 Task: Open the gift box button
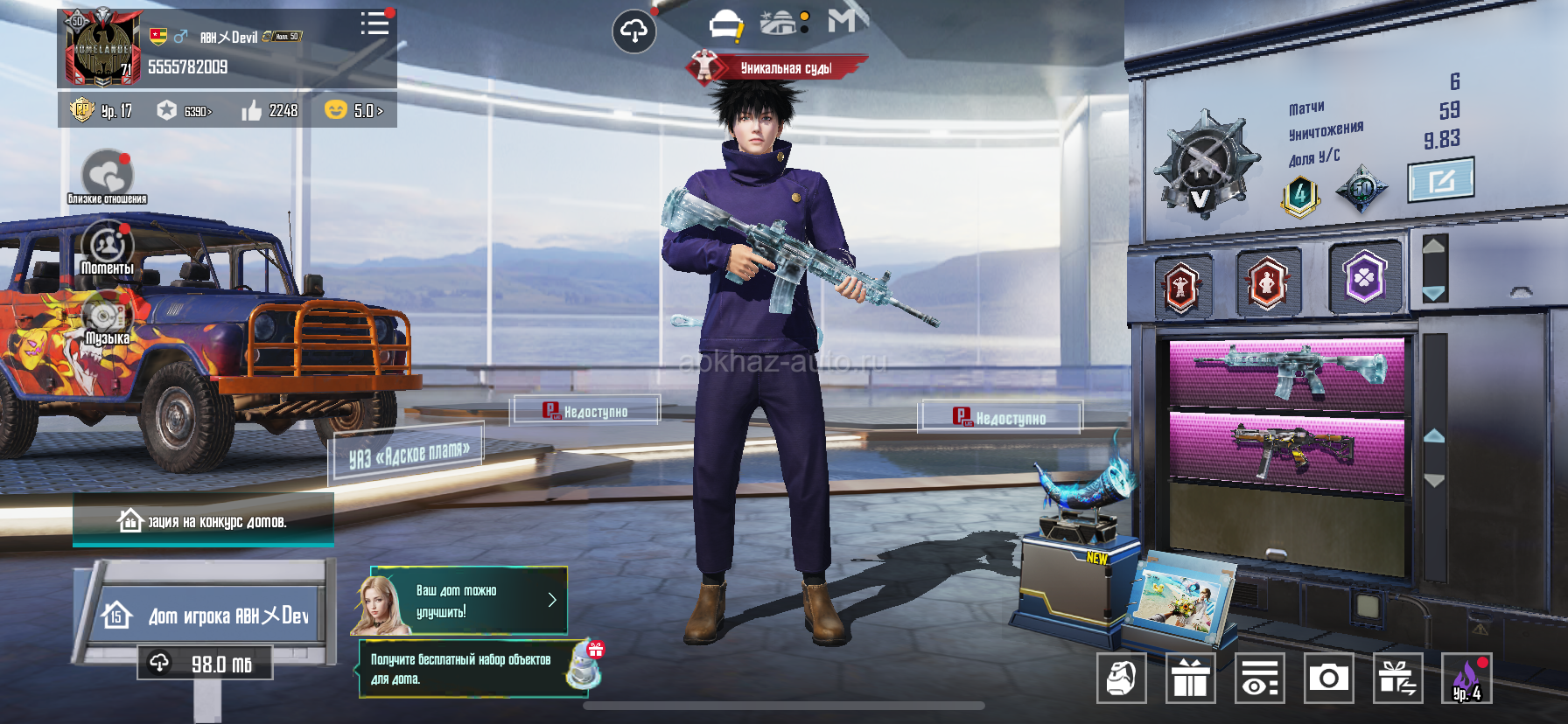coord(1190,678)
